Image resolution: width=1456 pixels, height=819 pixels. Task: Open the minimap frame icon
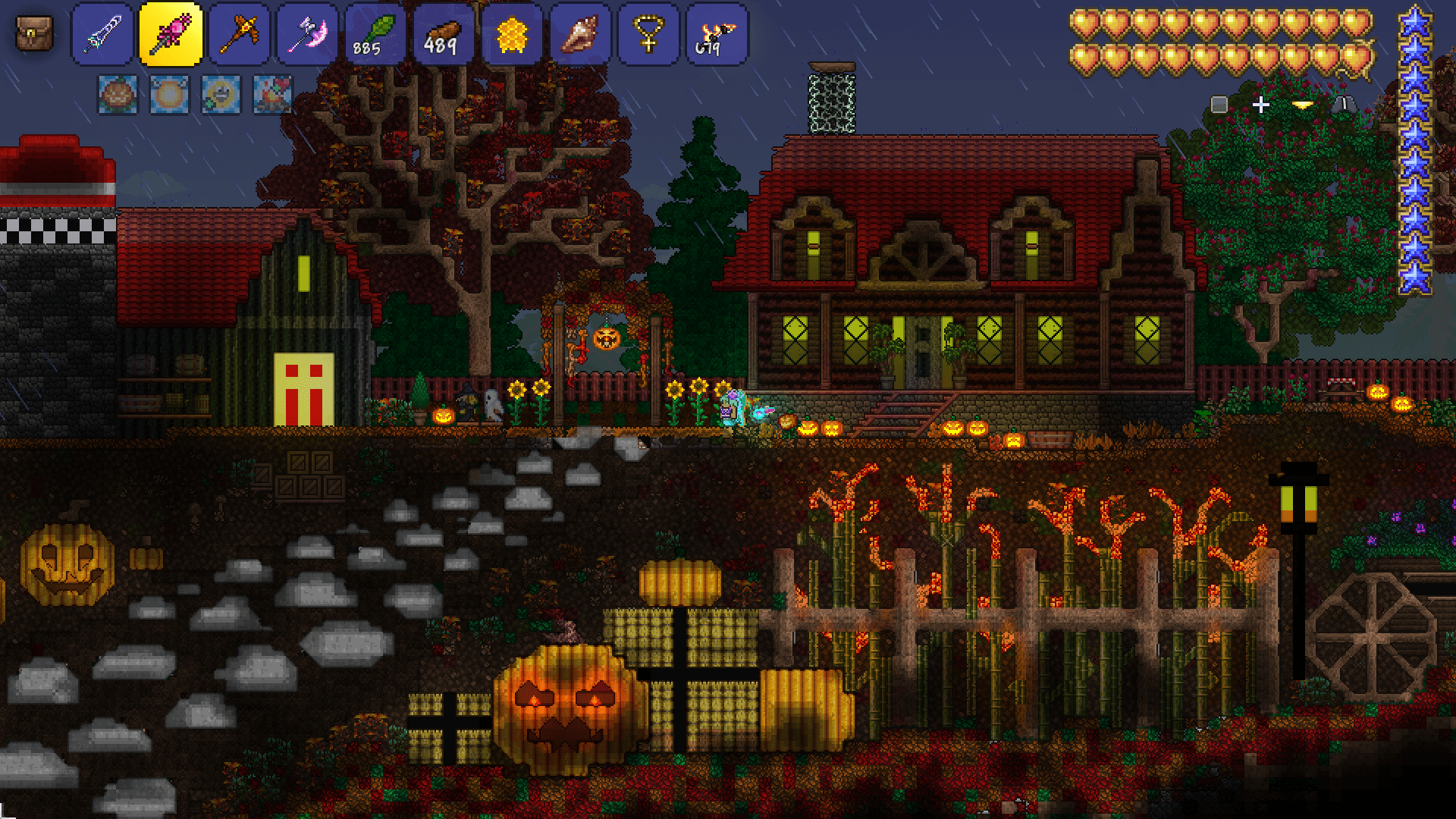point(1219,104)
